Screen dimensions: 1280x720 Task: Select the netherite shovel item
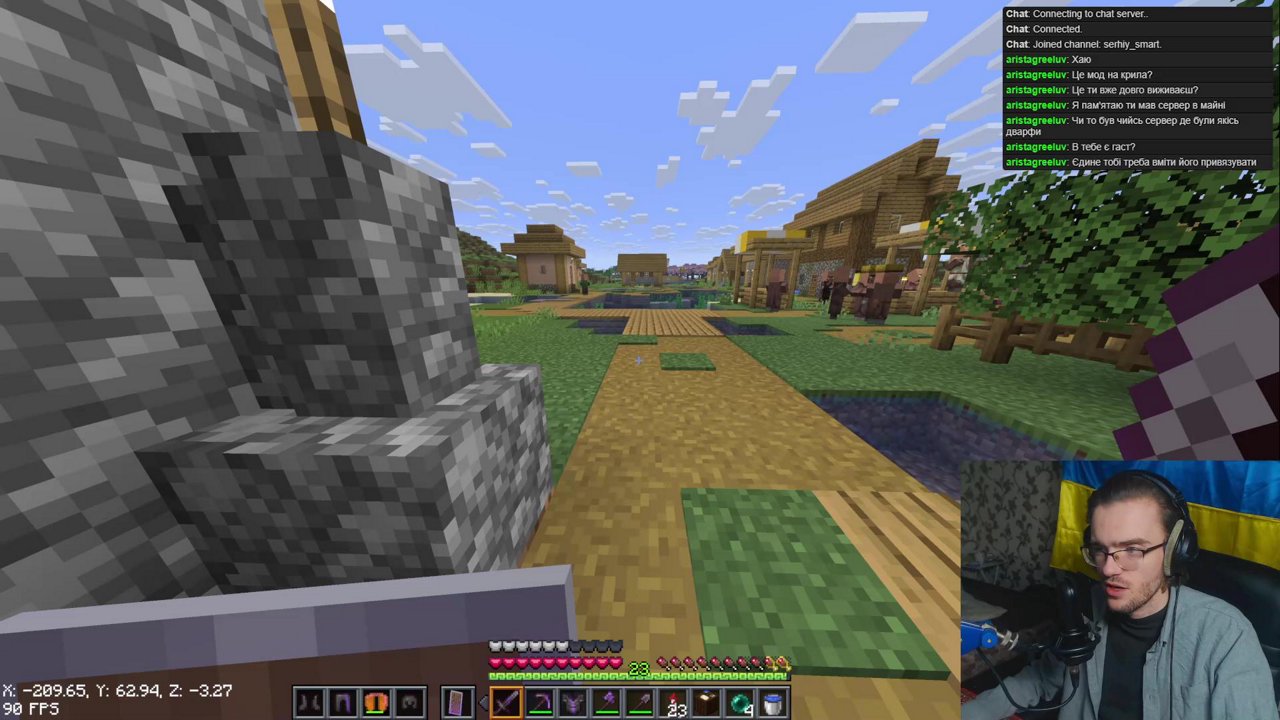click(x=641, y=702)
